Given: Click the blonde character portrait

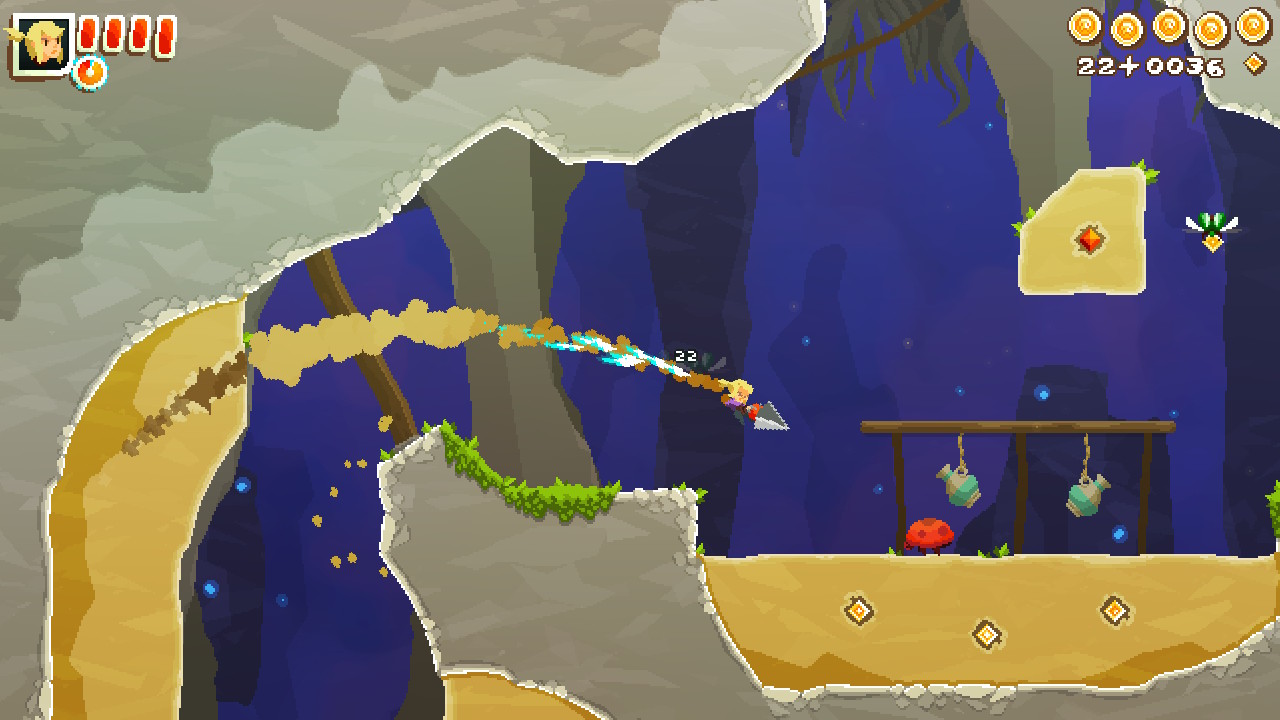Looking at the screenshot, I should (43, 44).
